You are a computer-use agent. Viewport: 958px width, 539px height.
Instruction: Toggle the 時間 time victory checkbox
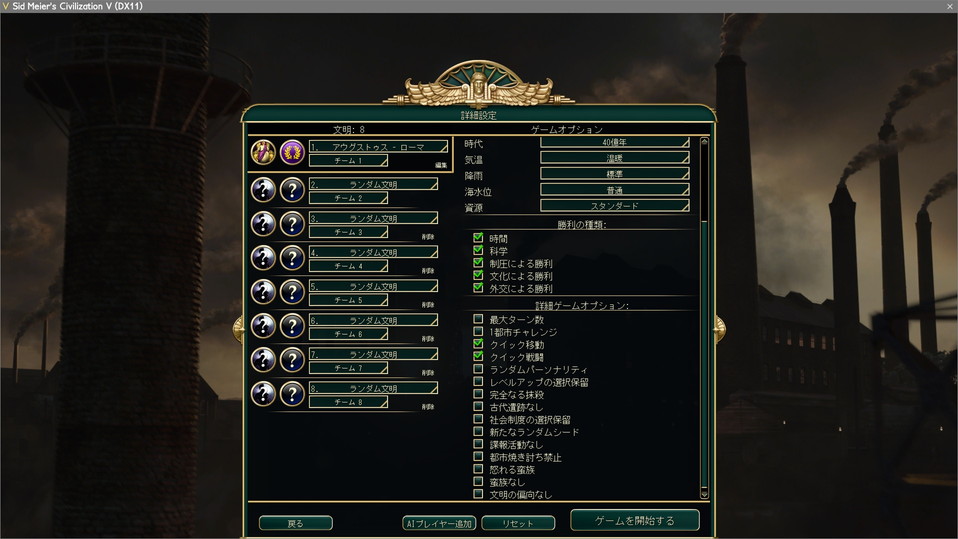pos(478,239)
